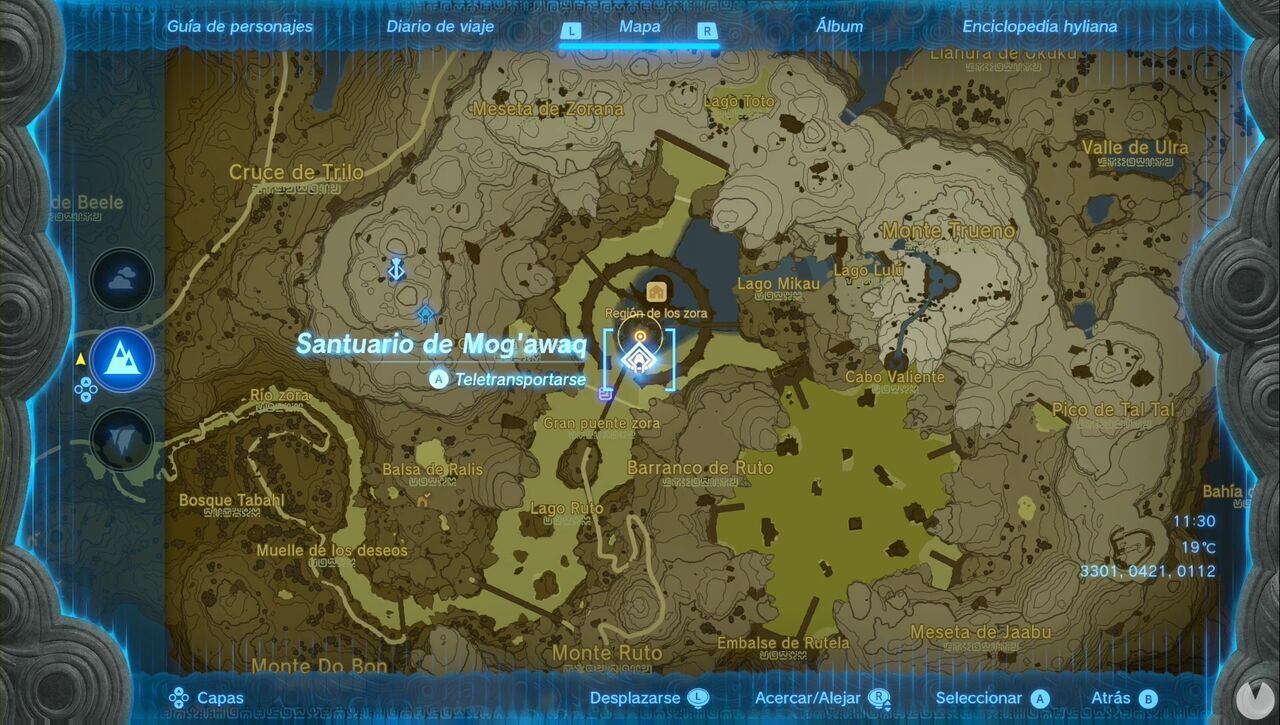Switch to the Álbum tab
Viewport: 1280px width, 725px height.
click(x=840, y=27)
